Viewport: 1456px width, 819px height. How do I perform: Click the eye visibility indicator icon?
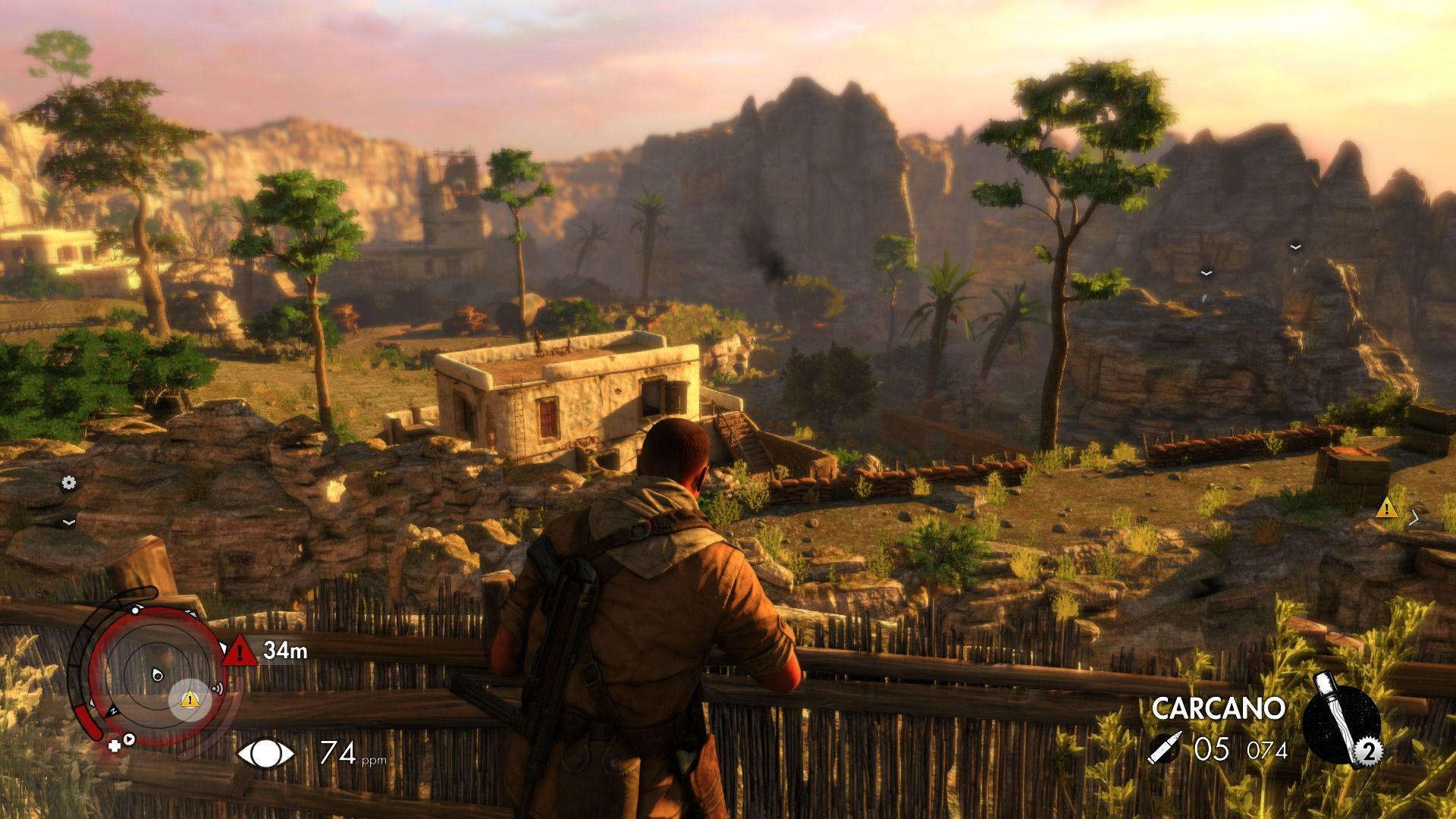coord(265,753)
